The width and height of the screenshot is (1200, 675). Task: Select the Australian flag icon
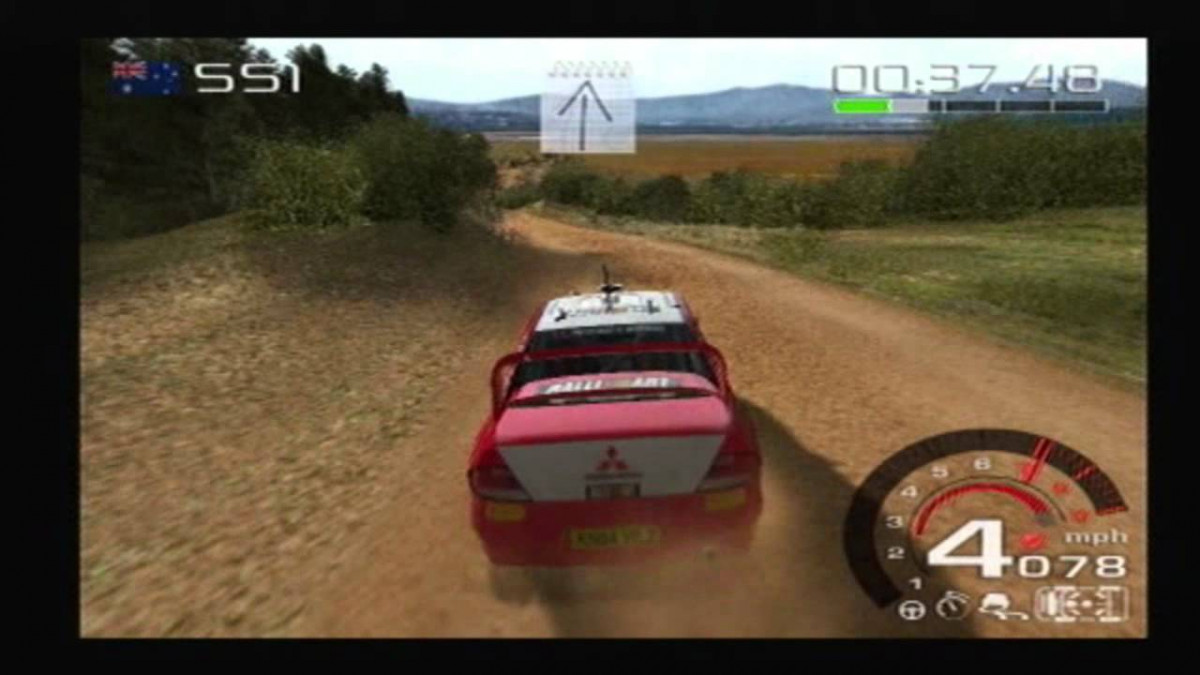pyautogui.click(x=145, y=78)
